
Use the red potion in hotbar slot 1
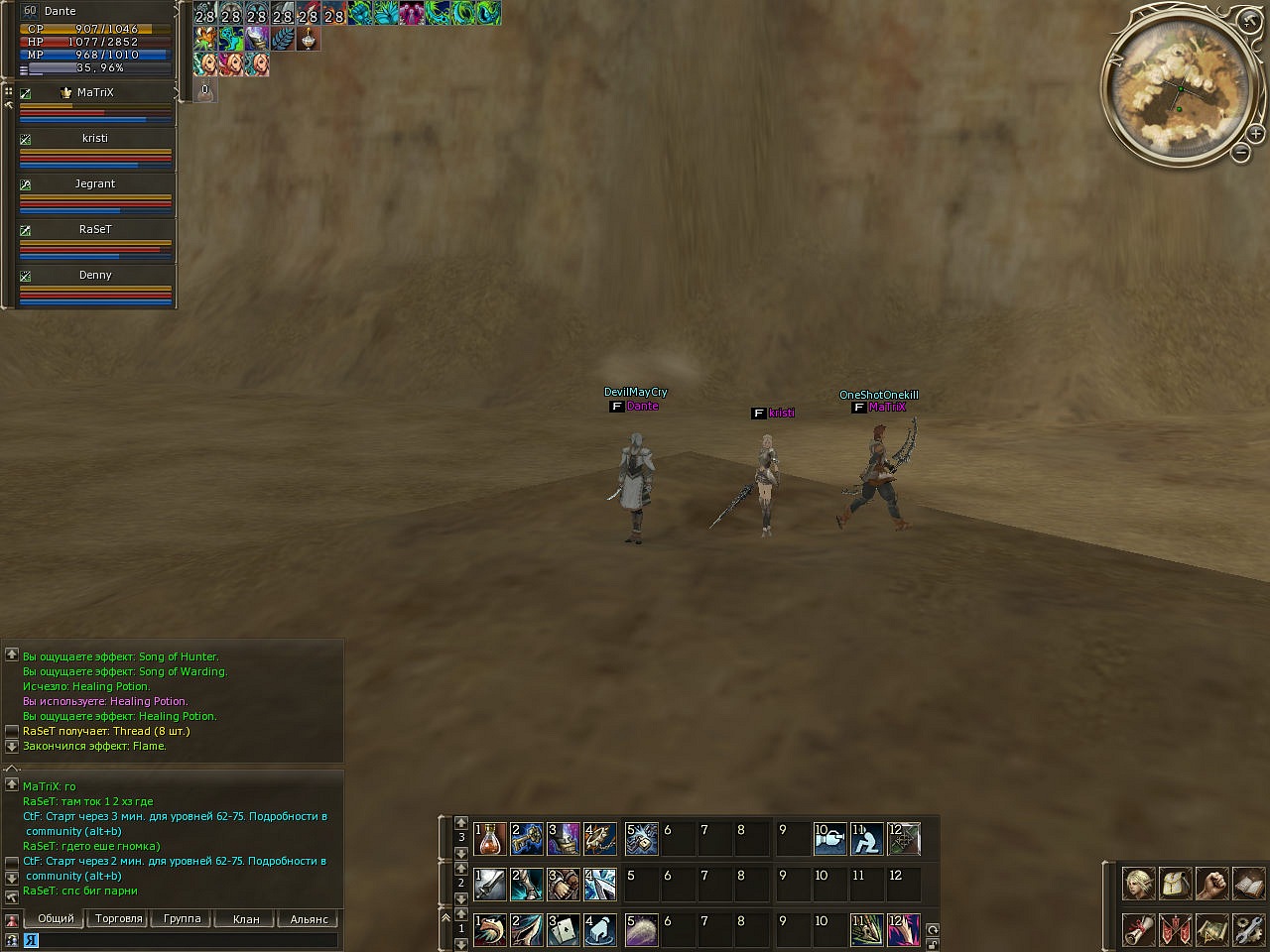click(490, 839)
